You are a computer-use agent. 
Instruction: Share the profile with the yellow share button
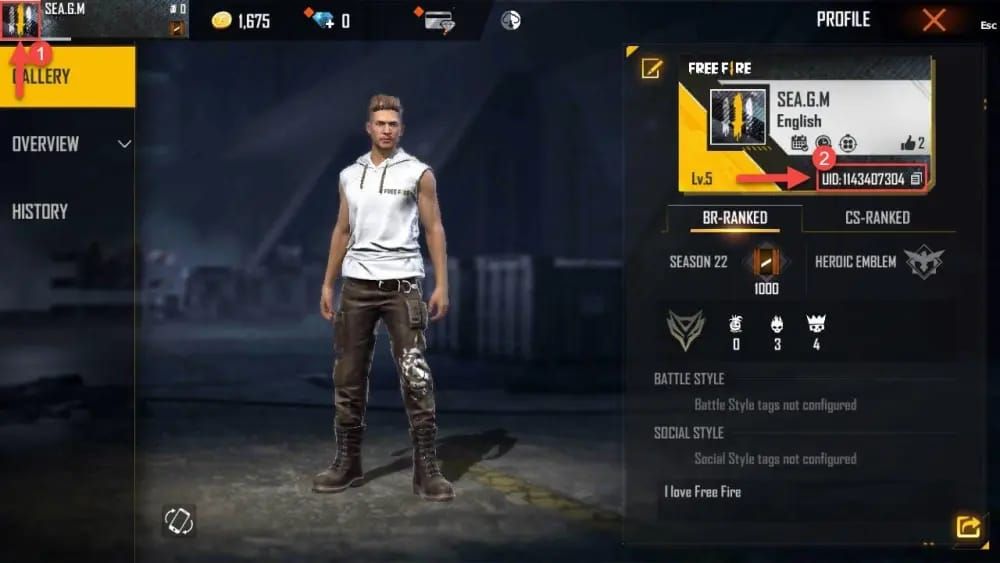[967, 527]
